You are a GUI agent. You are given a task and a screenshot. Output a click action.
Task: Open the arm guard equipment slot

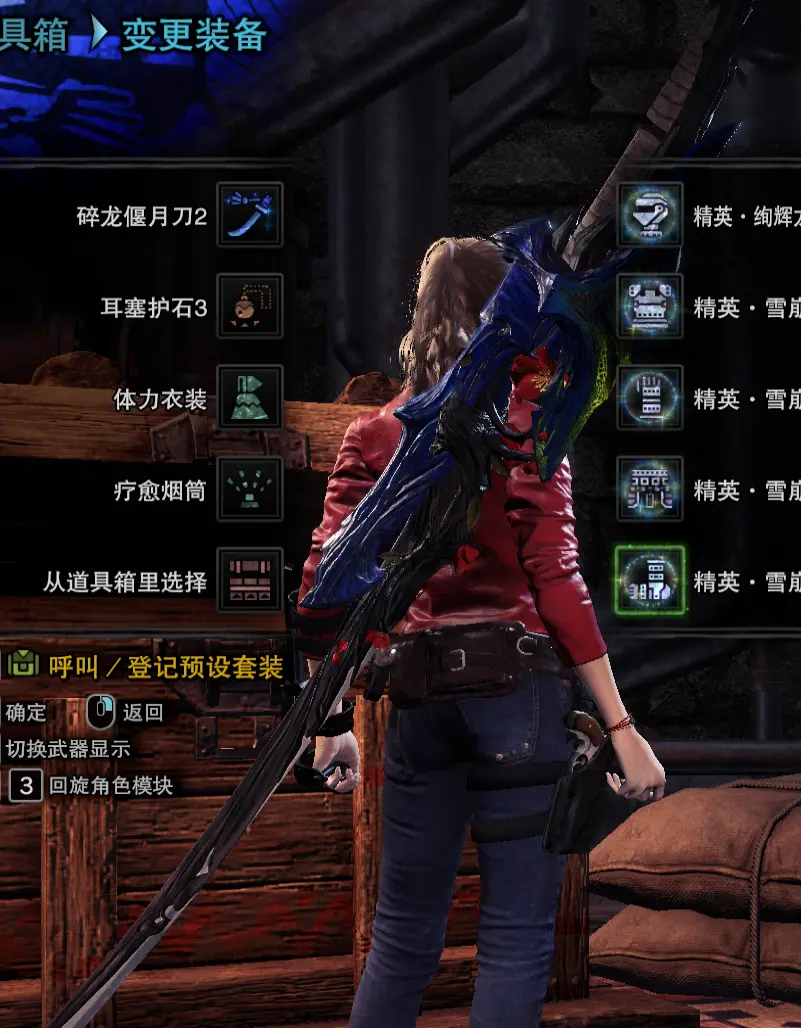(x=650, y=397)
